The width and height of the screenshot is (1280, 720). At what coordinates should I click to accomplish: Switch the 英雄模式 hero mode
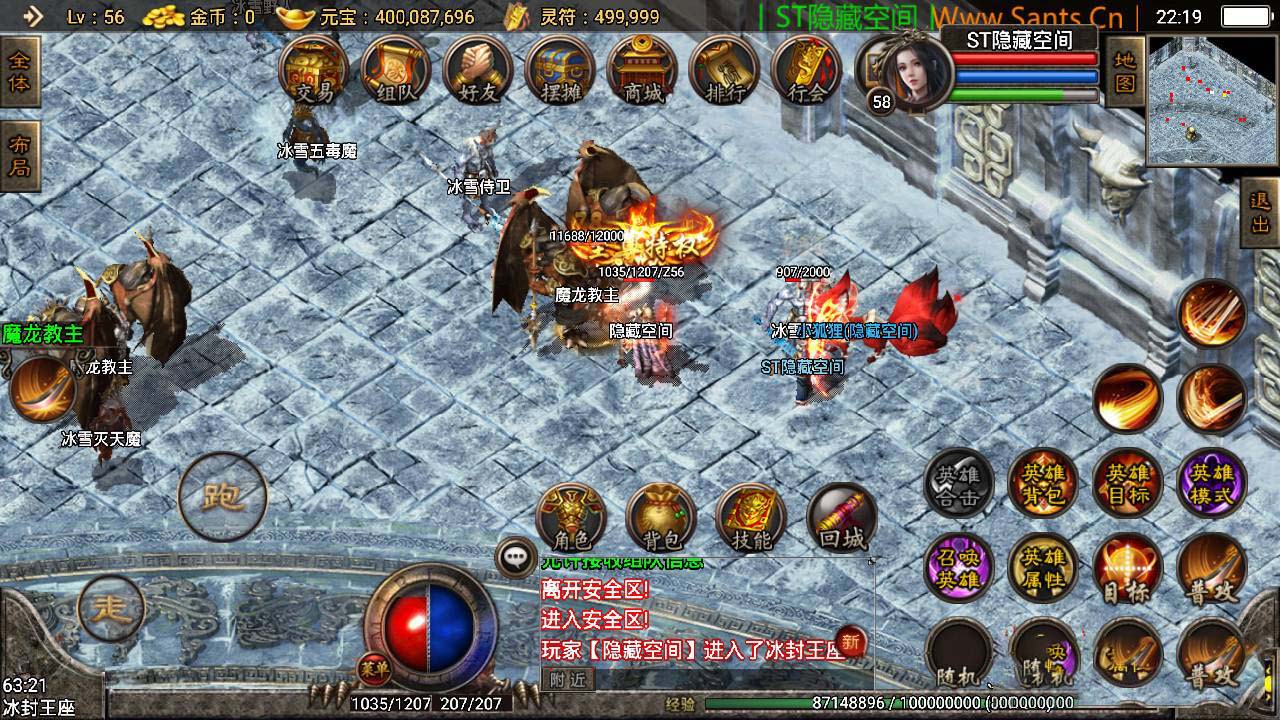(1212, 484)
